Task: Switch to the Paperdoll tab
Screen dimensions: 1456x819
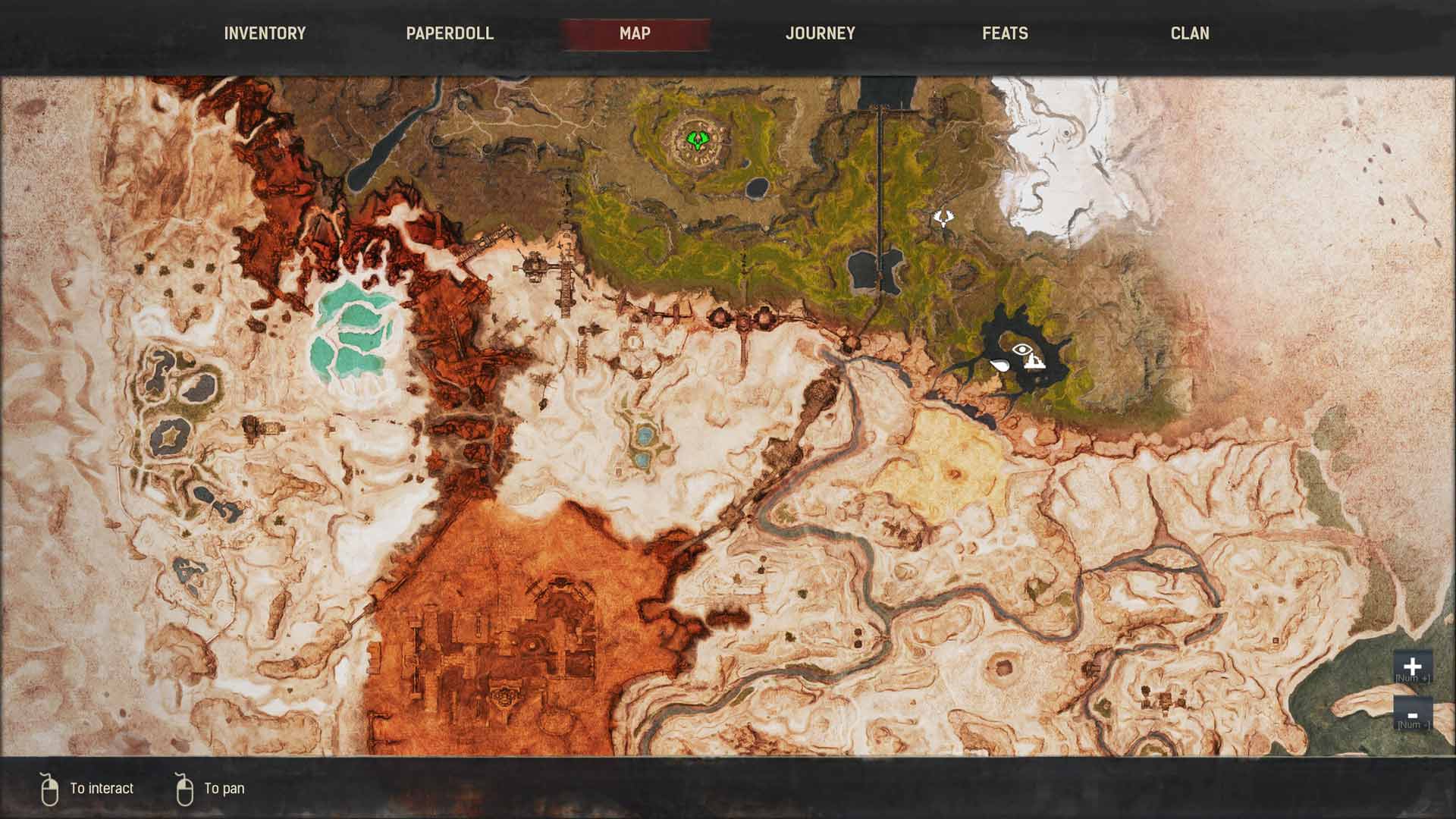Action: click(x=450, y=33)
